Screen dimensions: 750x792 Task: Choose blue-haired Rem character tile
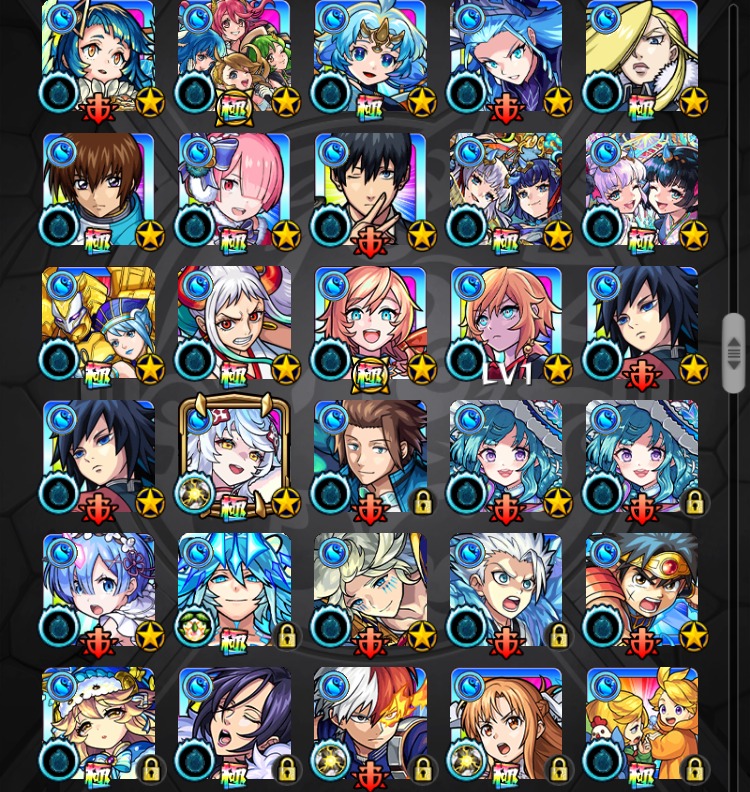(99, 590)
